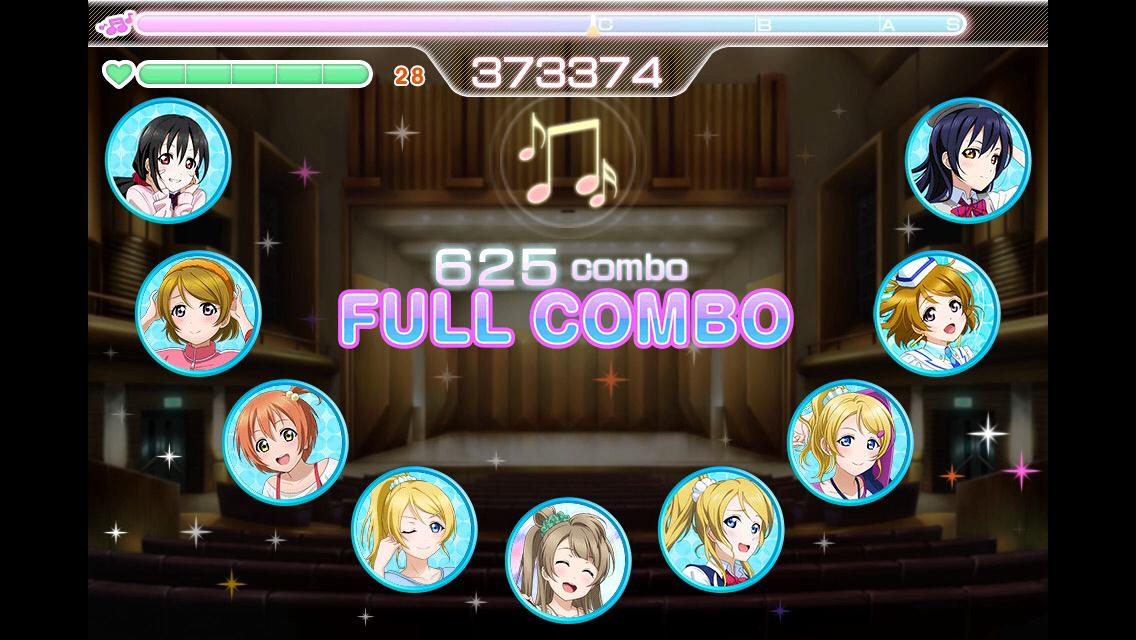Hit the orange short-haired girl circle
Image resolution: width=1136 pixels, height=640 pixels.
pyautogui.click(x=285, y=442)
